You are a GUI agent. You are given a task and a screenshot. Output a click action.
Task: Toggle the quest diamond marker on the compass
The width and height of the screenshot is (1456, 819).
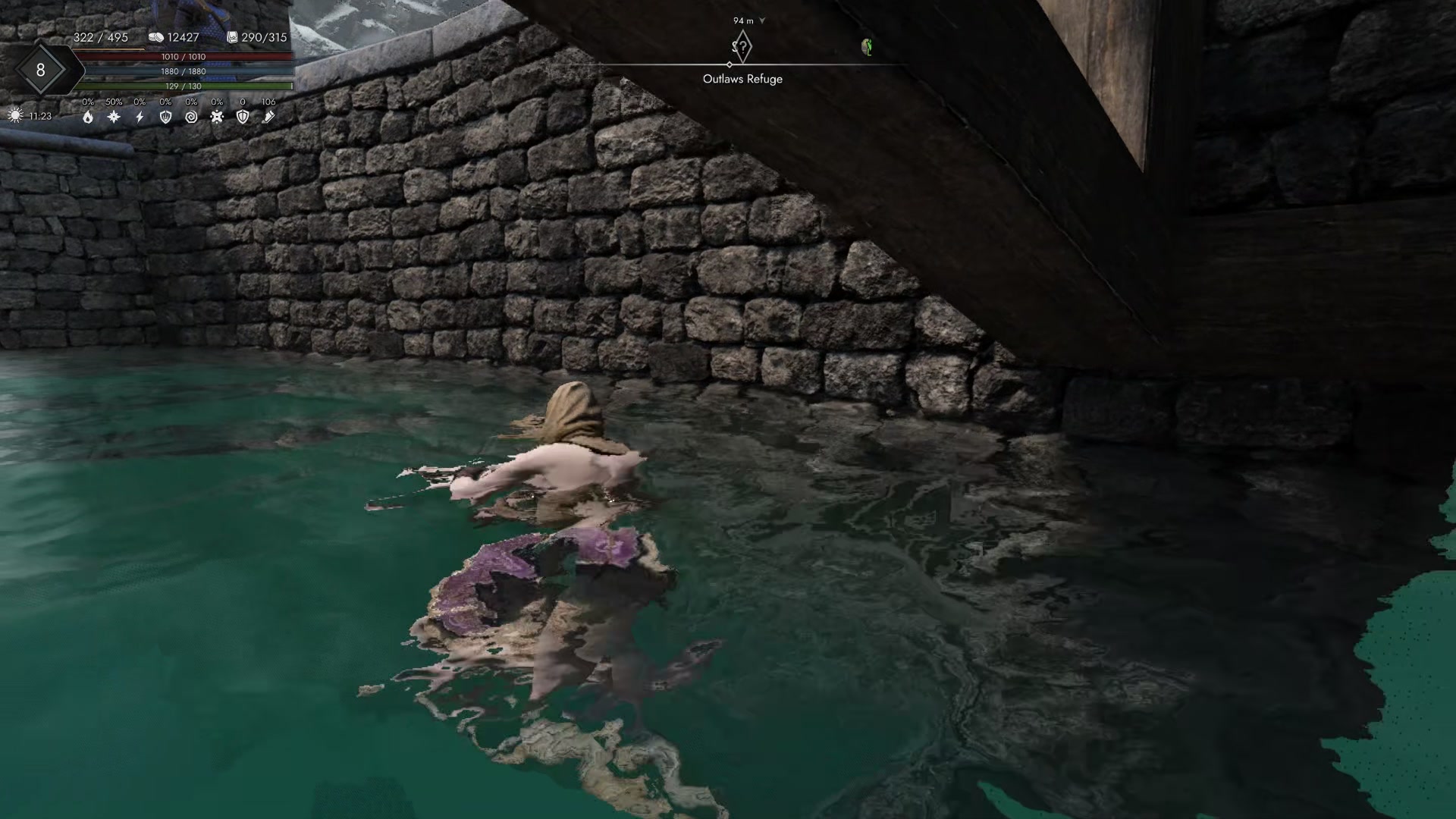pyautogui.click(x=742, y=47)
